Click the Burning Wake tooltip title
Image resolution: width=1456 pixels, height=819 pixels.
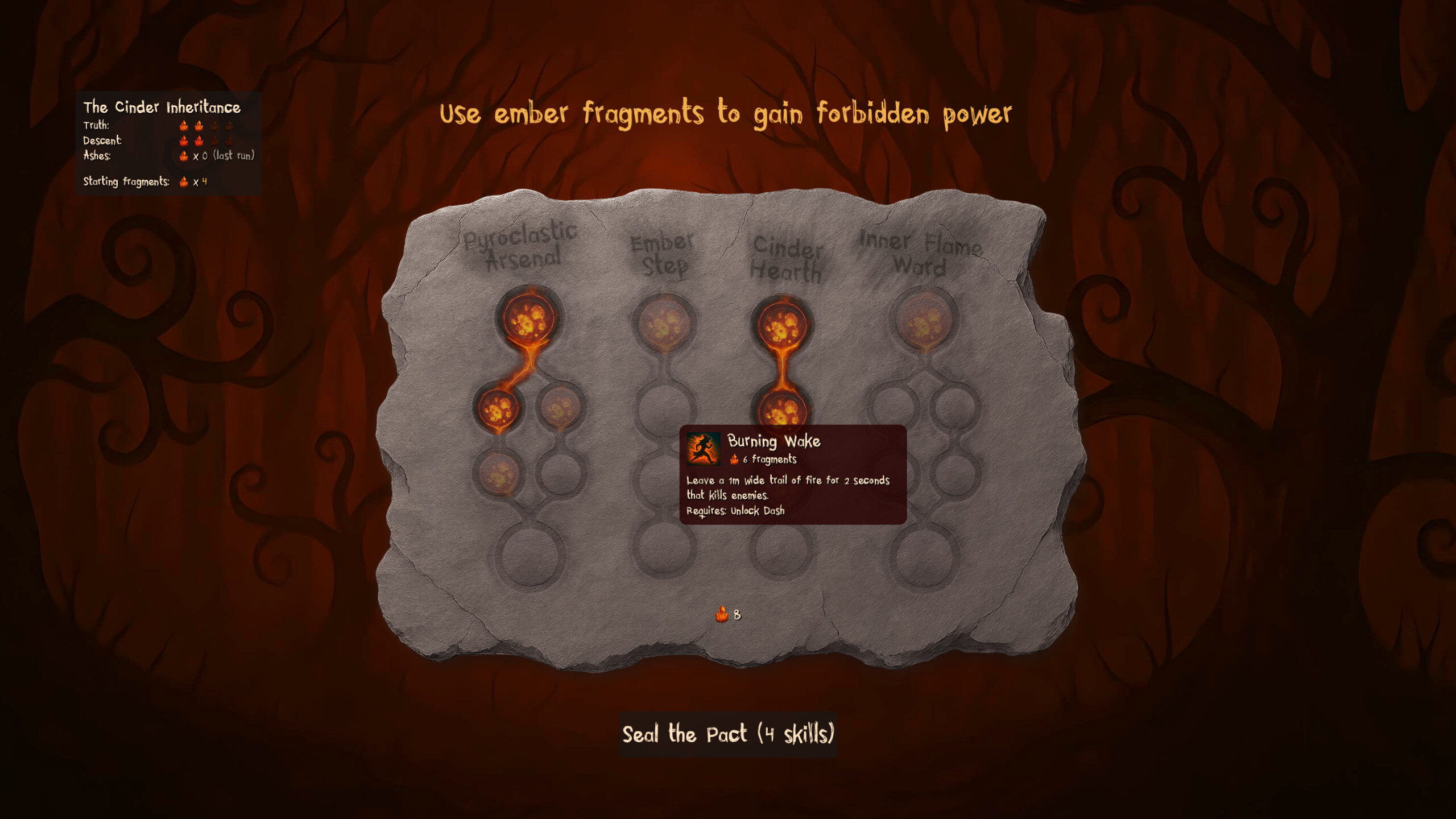[773, 441]
